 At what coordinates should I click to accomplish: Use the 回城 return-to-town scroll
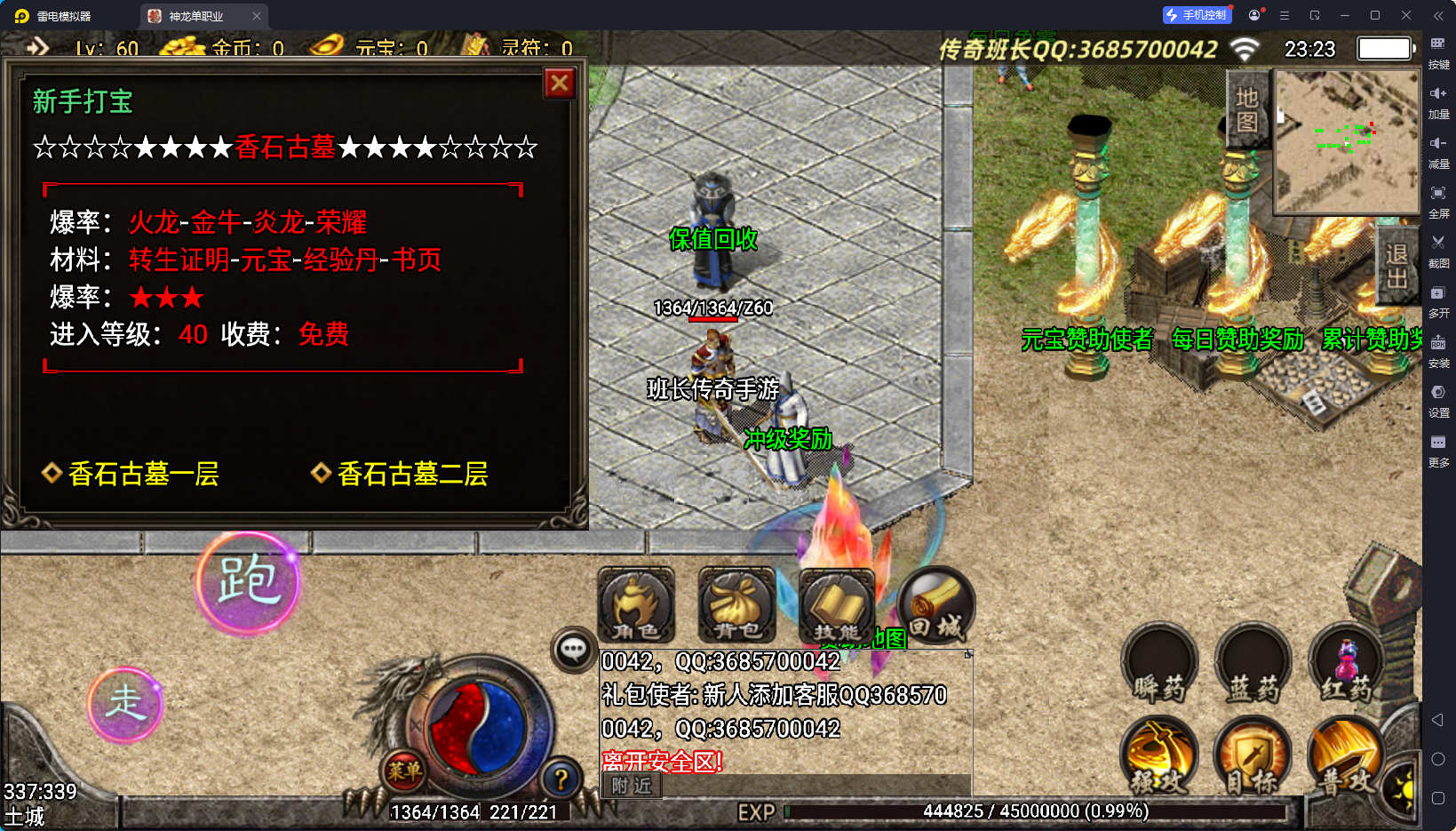pyautogui.click(x=936, y=605)
